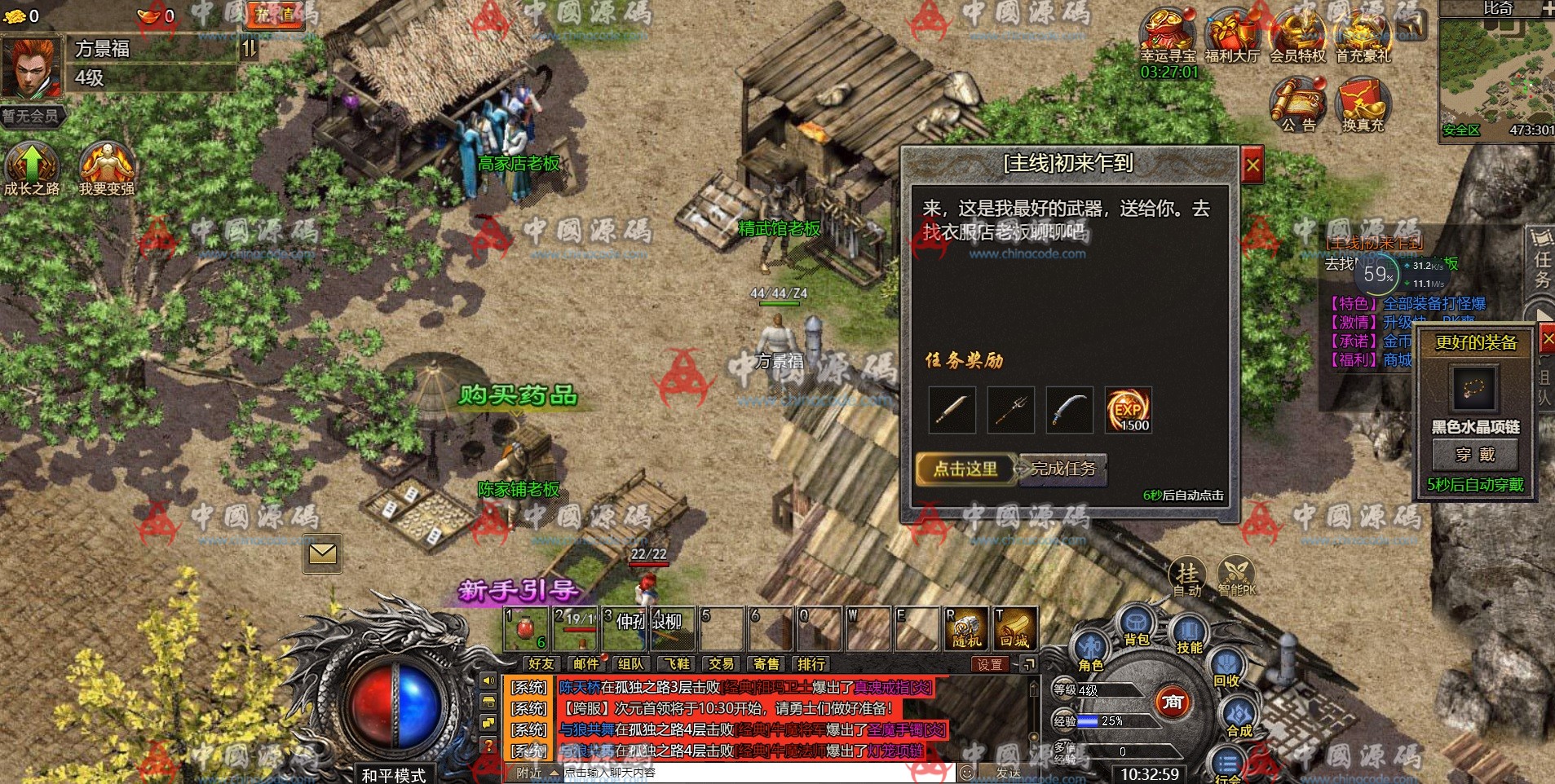
Task: Click the 点击这里 quest button
Action: coord(965,469)
